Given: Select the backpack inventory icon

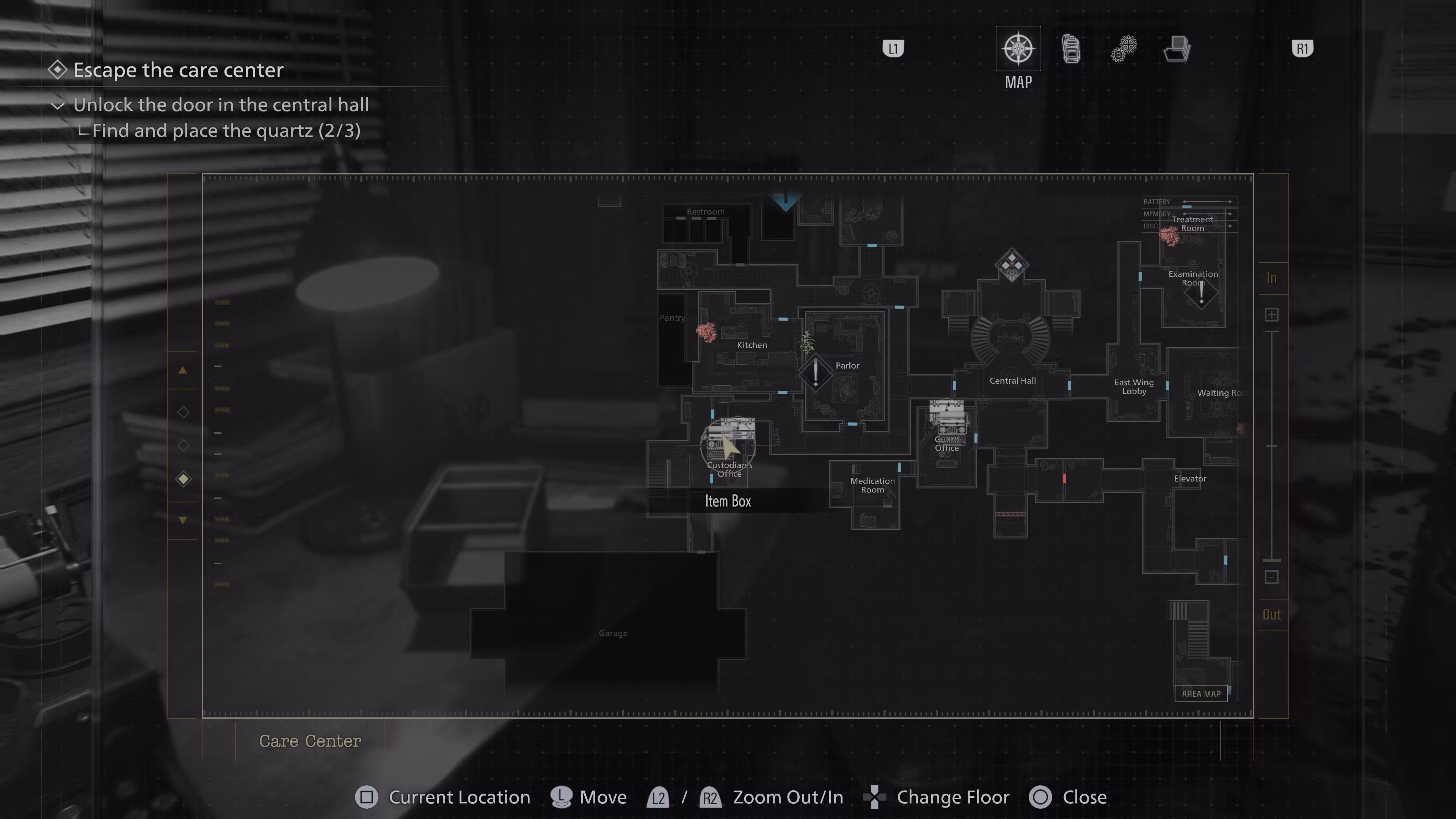Looking at the screenshot, I should [x=1071, y=49].
